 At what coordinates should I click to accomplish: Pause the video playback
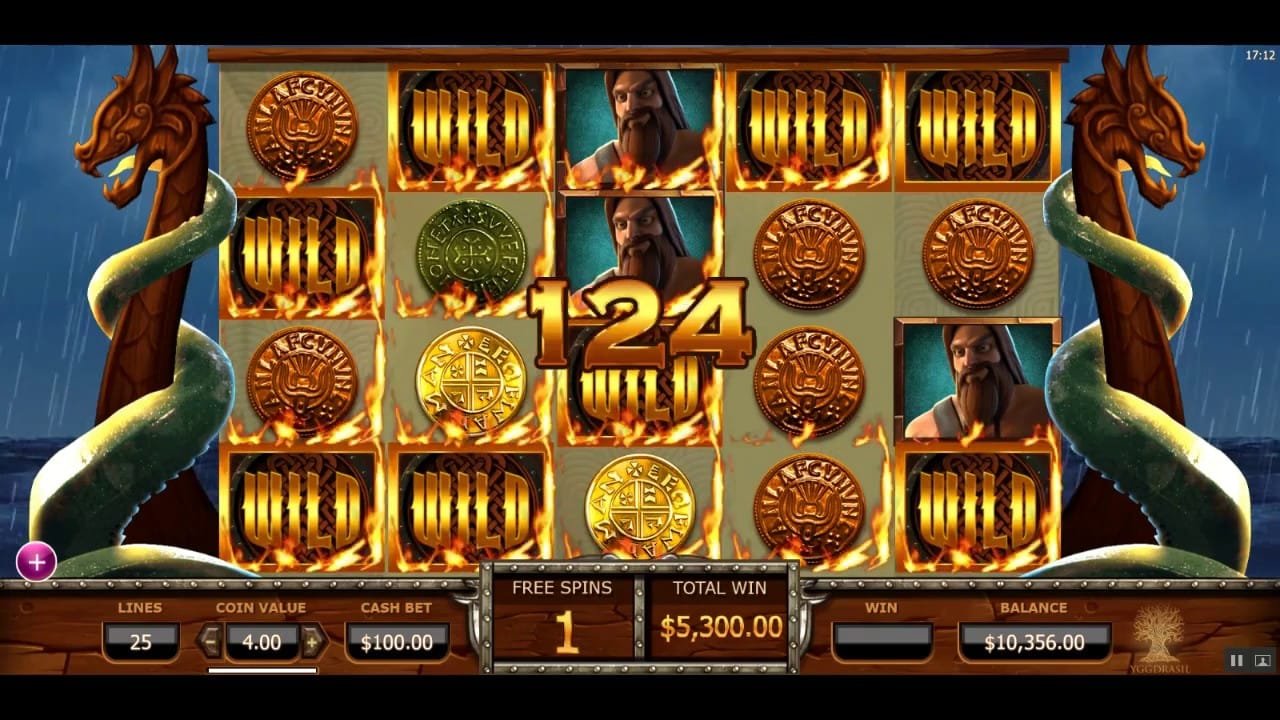1237,660
